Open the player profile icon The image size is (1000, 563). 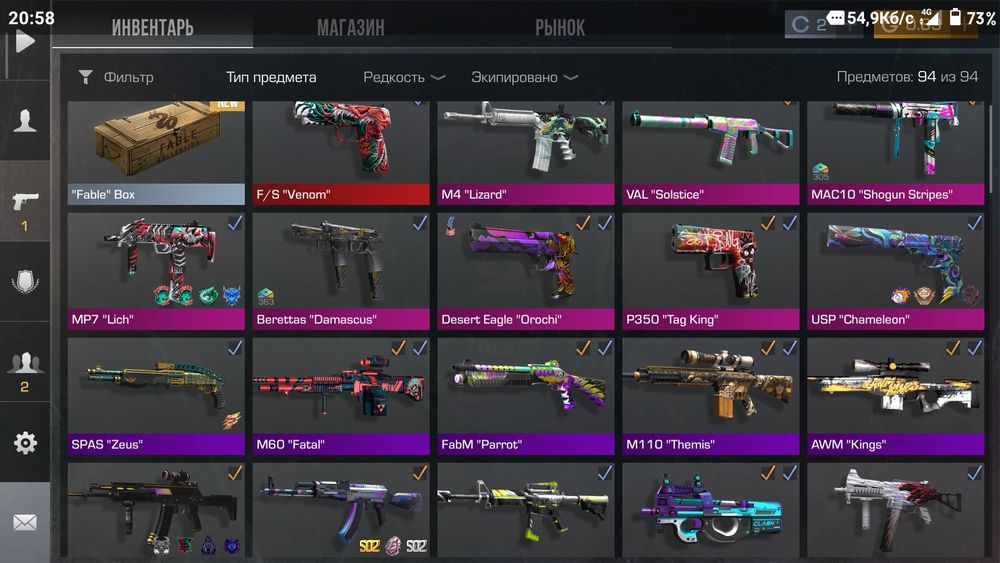[25, 121]
